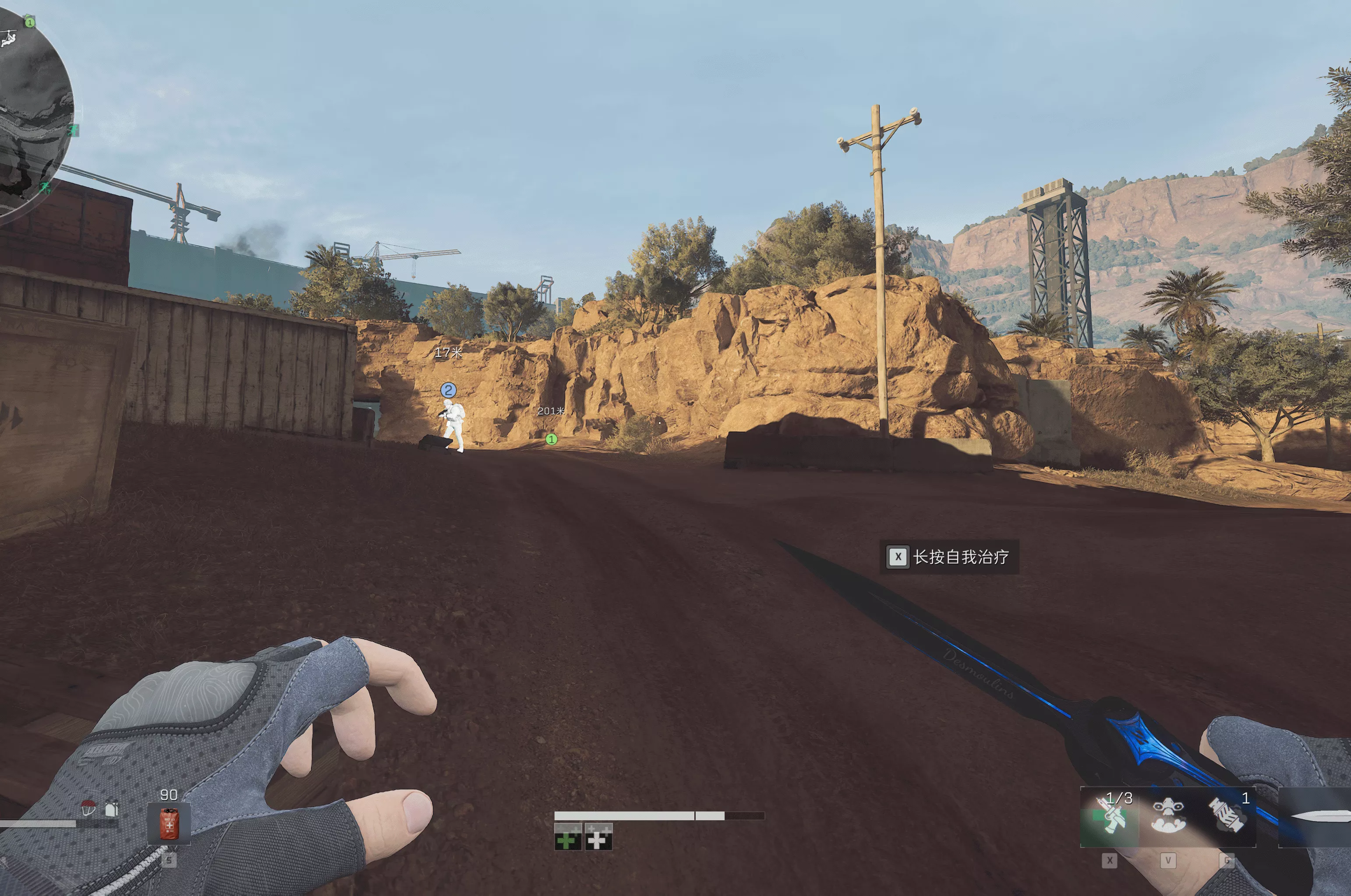Screen dimensions: 1351x896
Task: Click the white cross healing status icon
Action: click(598, 837)
